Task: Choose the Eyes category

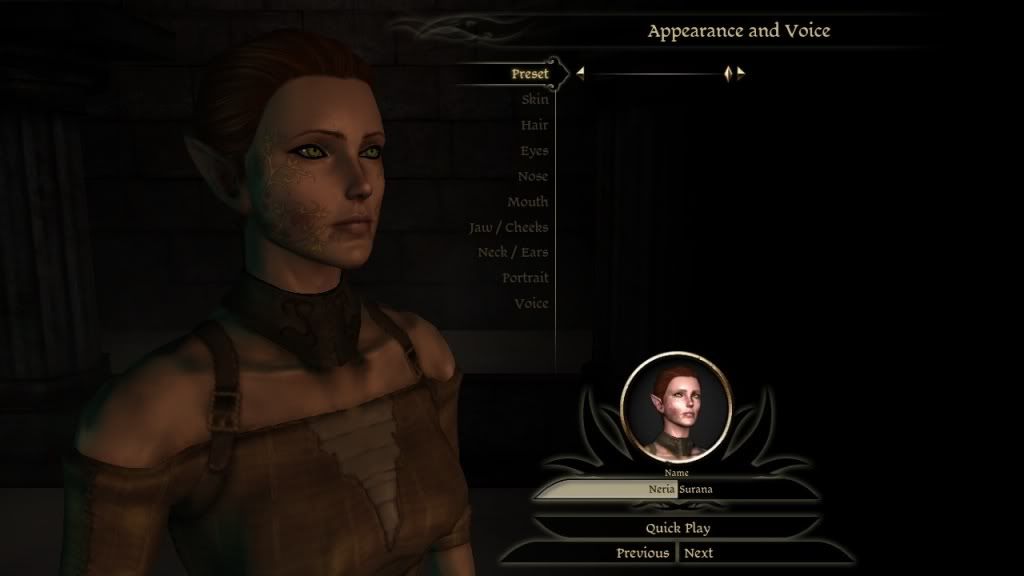Action: pos(534,151)
